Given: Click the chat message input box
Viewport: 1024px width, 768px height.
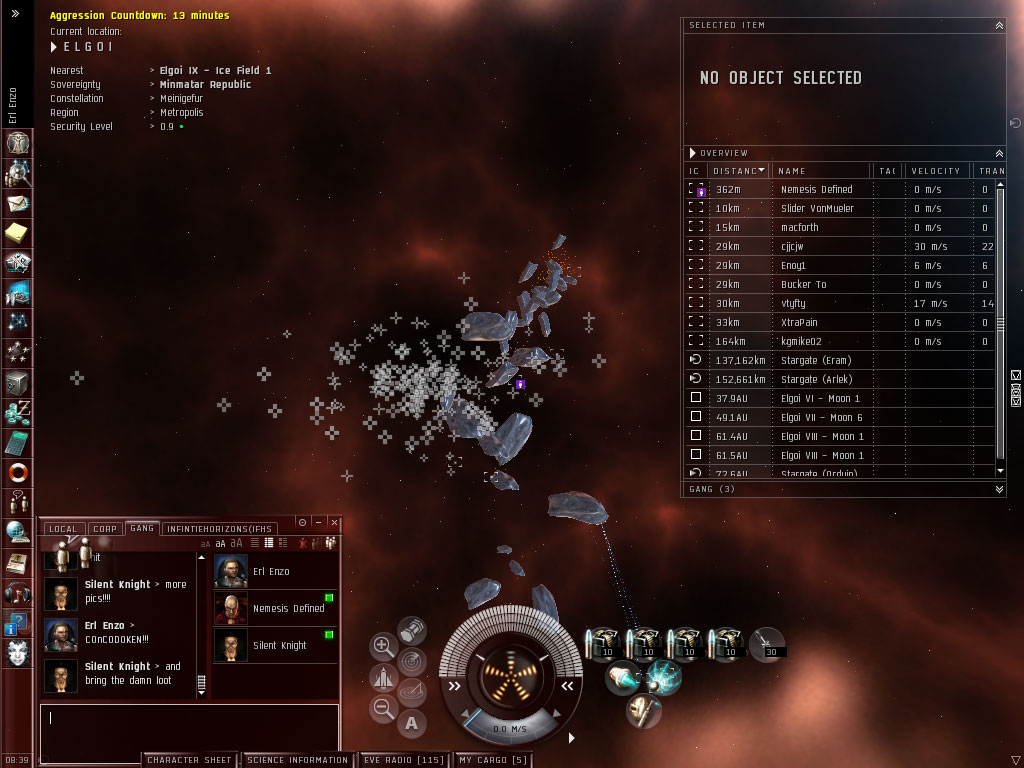Looking at the screenshot, I should pos(189,726).
